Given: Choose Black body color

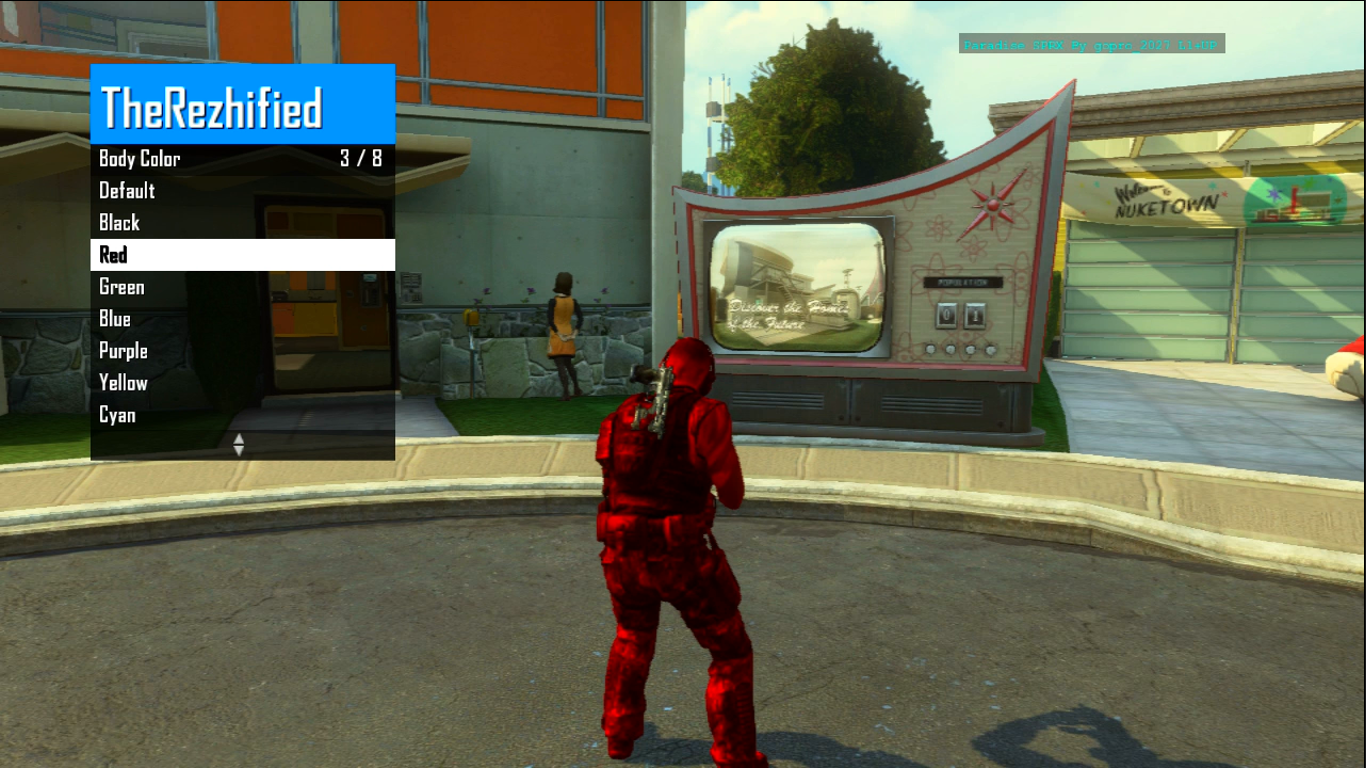Looking at the screenshot, I should tap(120, 223).
